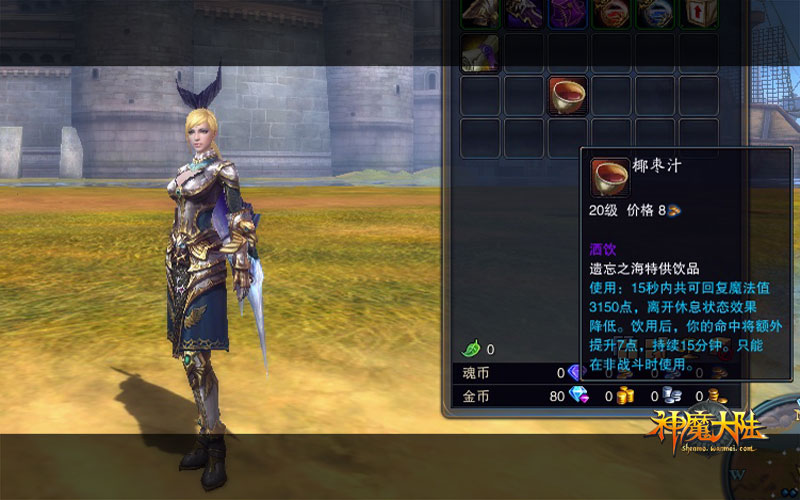
Task: Click the rolled scroll item slot
Action: [x=480, y=53]
